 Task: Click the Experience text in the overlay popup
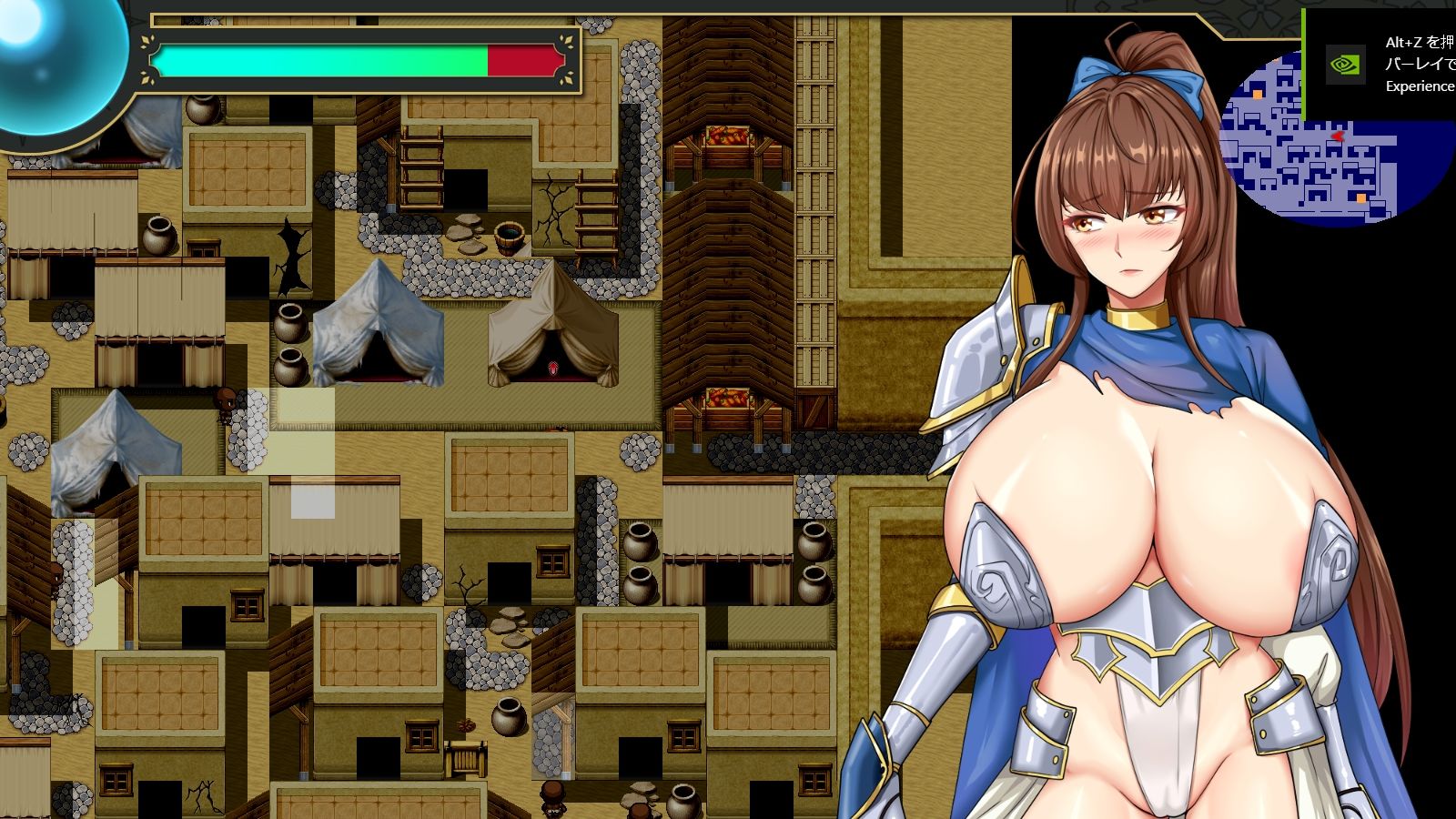pos(1420,86)
